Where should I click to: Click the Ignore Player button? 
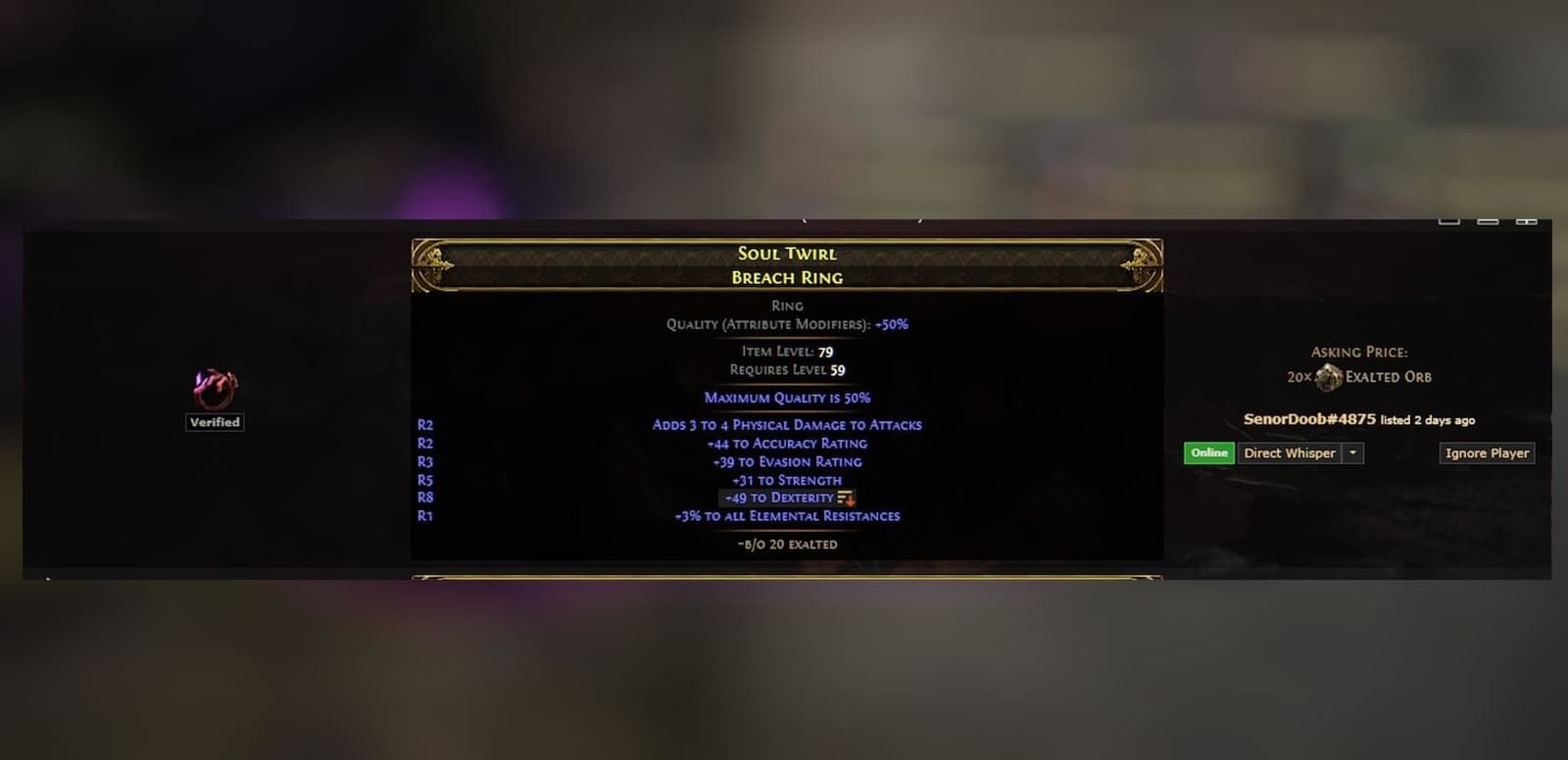(1486, 452)
